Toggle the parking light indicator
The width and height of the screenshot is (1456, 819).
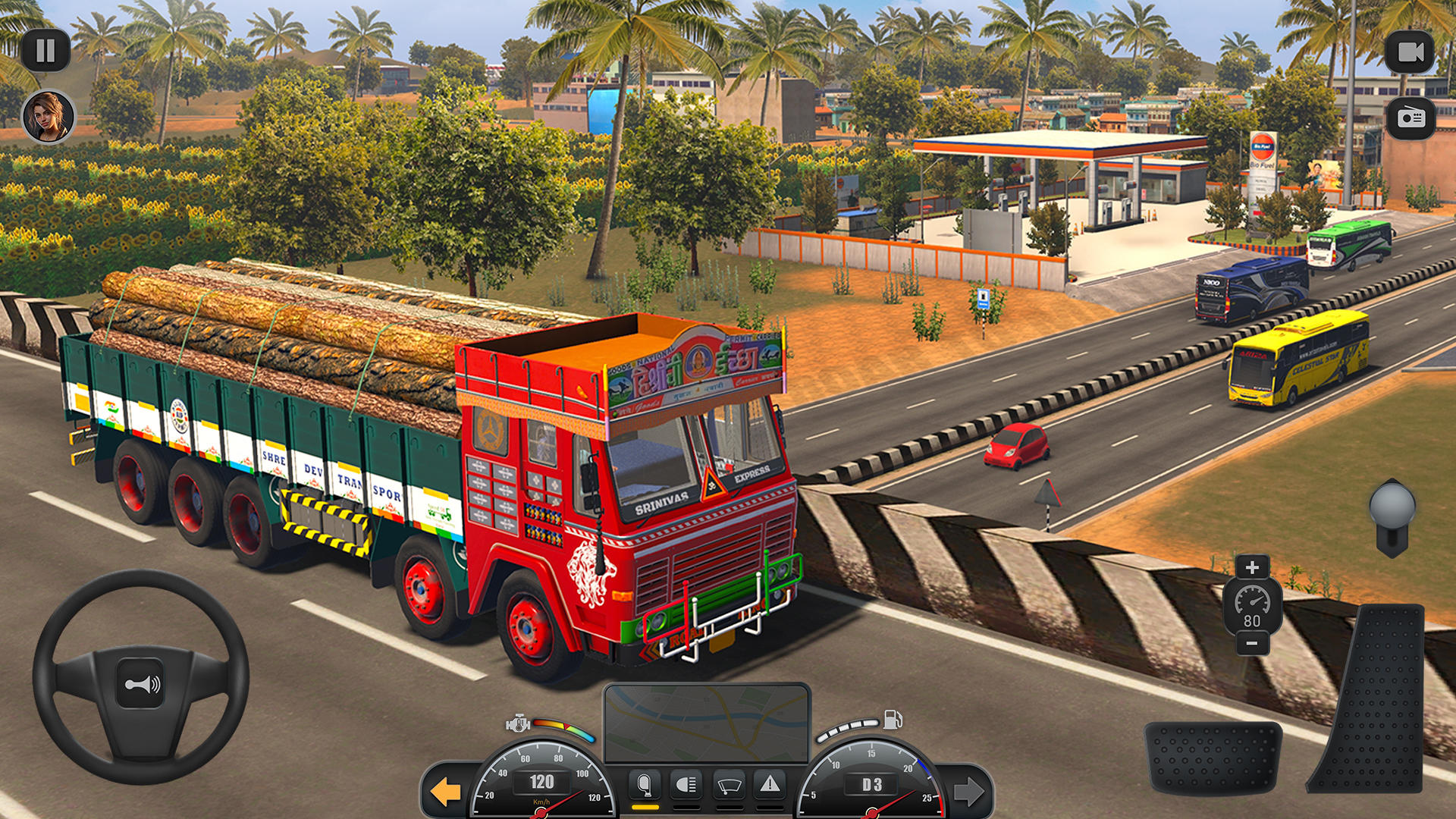645,784
